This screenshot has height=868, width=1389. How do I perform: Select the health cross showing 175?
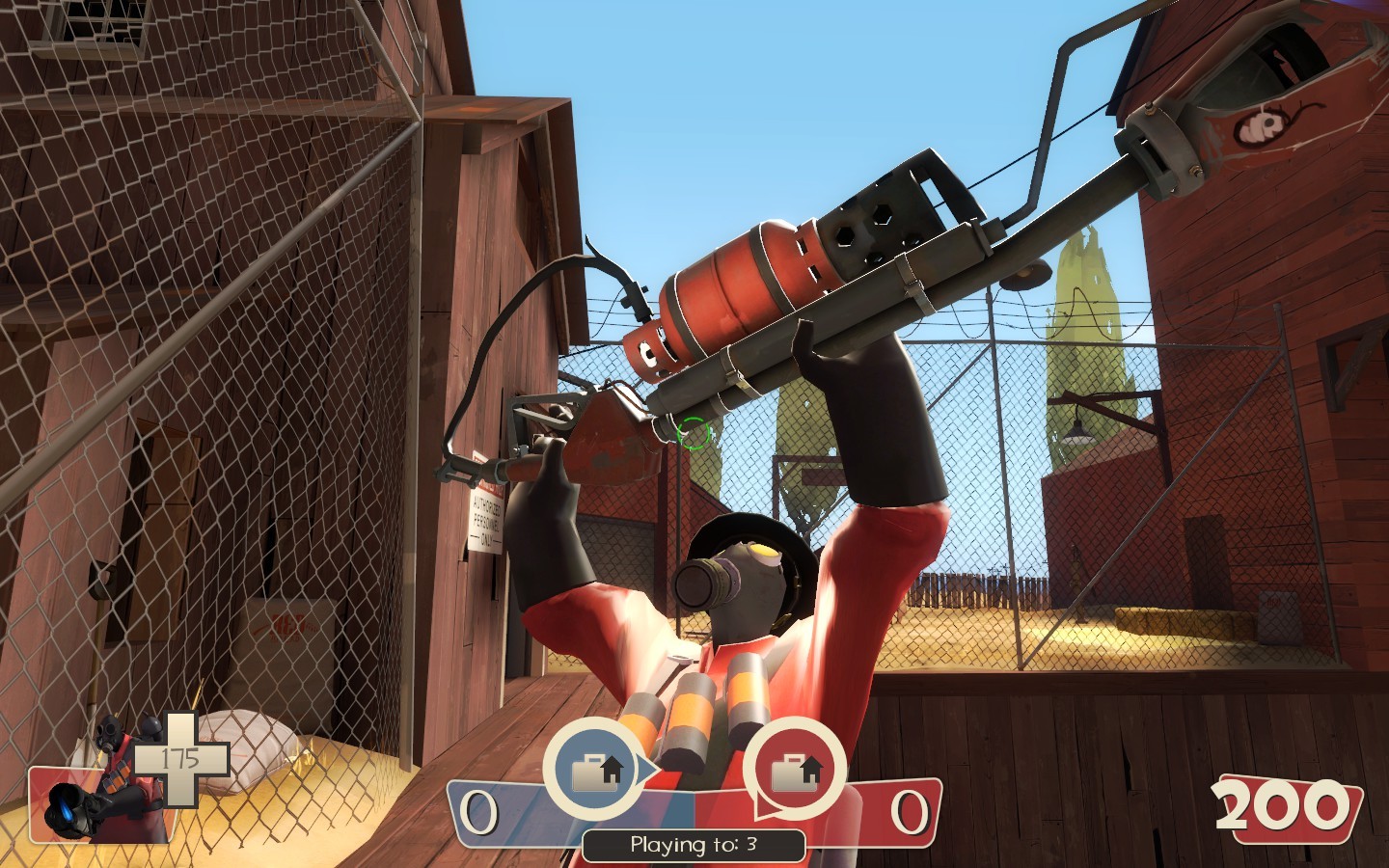point(178,757)
